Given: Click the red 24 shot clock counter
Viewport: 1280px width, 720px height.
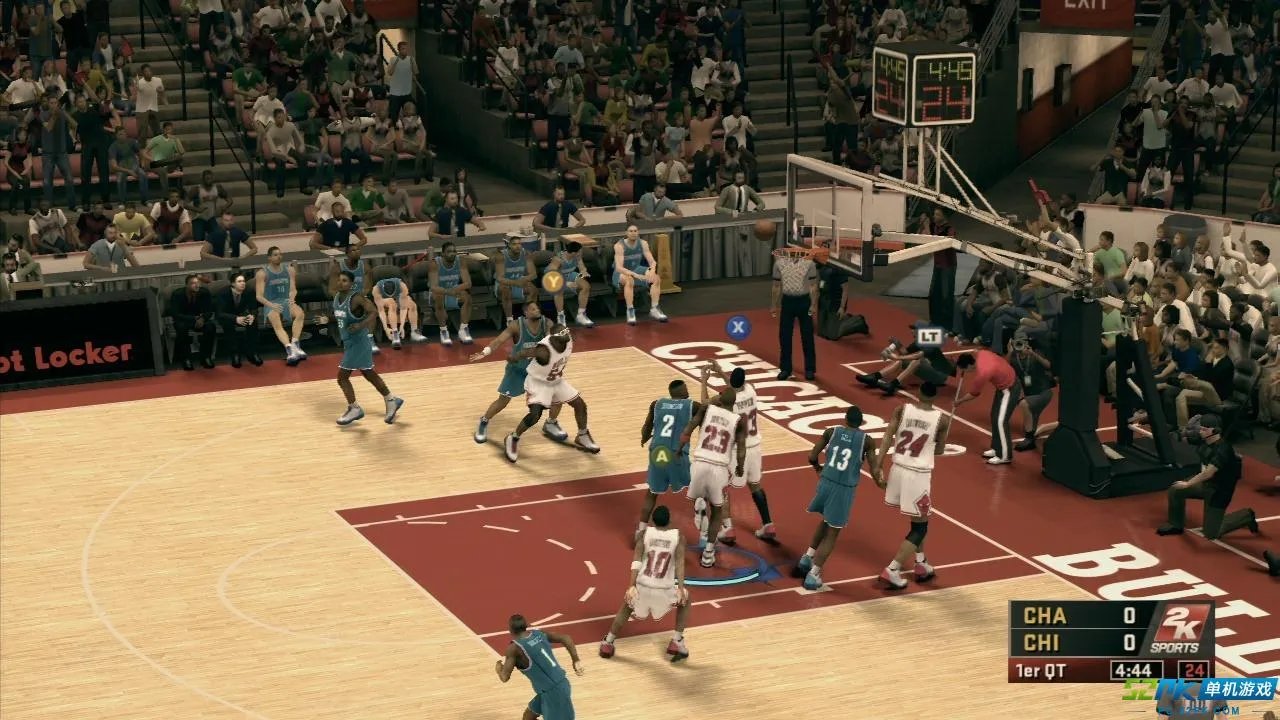Looking at the screenshot, I should [1196, 670].
